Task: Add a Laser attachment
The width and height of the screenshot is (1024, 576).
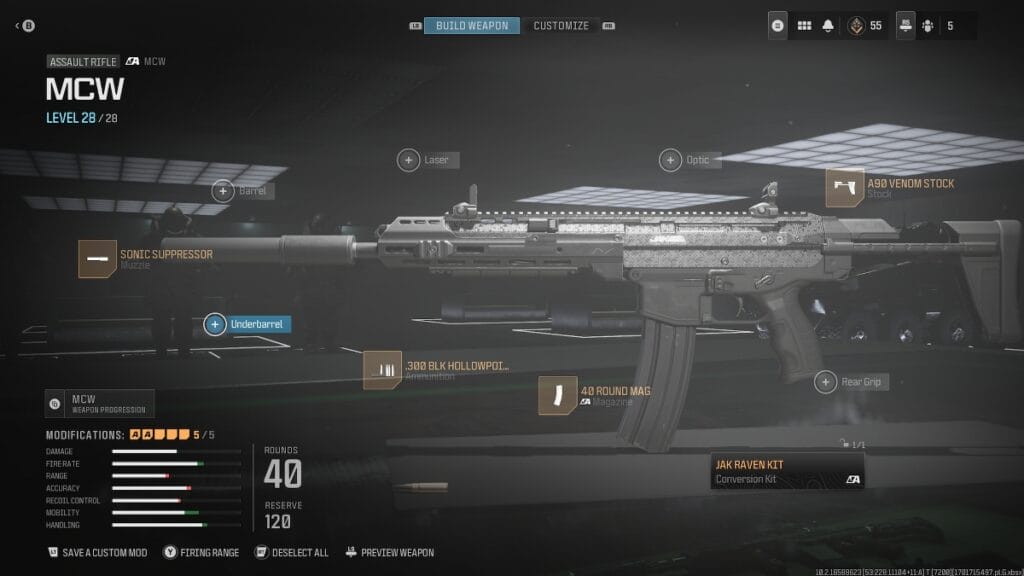Action: coord(409,159)
